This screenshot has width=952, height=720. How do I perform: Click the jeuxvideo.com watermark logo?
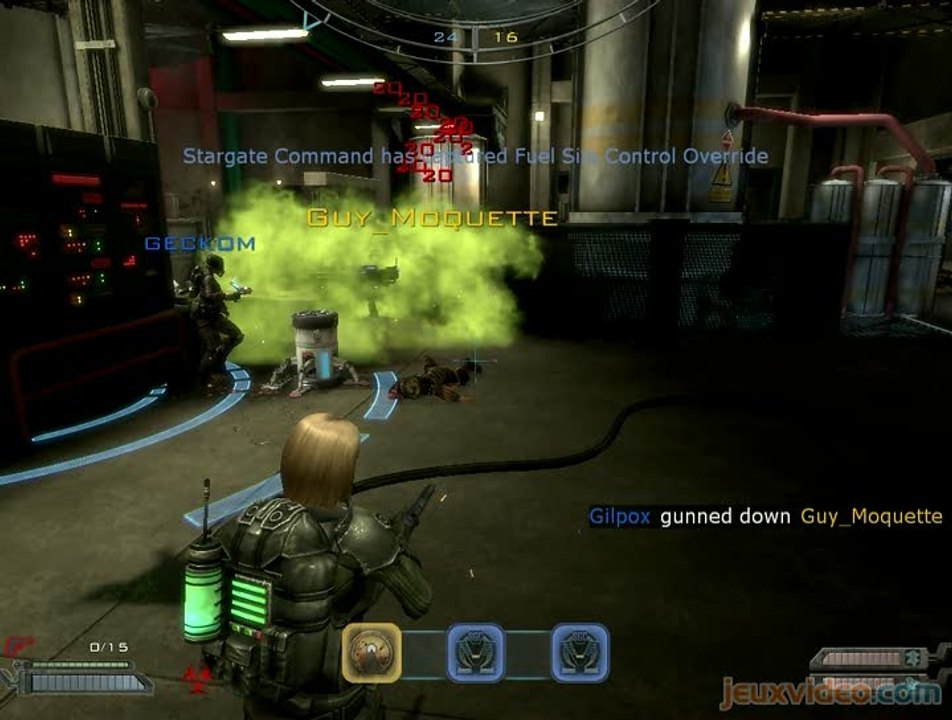coord(830,692)
